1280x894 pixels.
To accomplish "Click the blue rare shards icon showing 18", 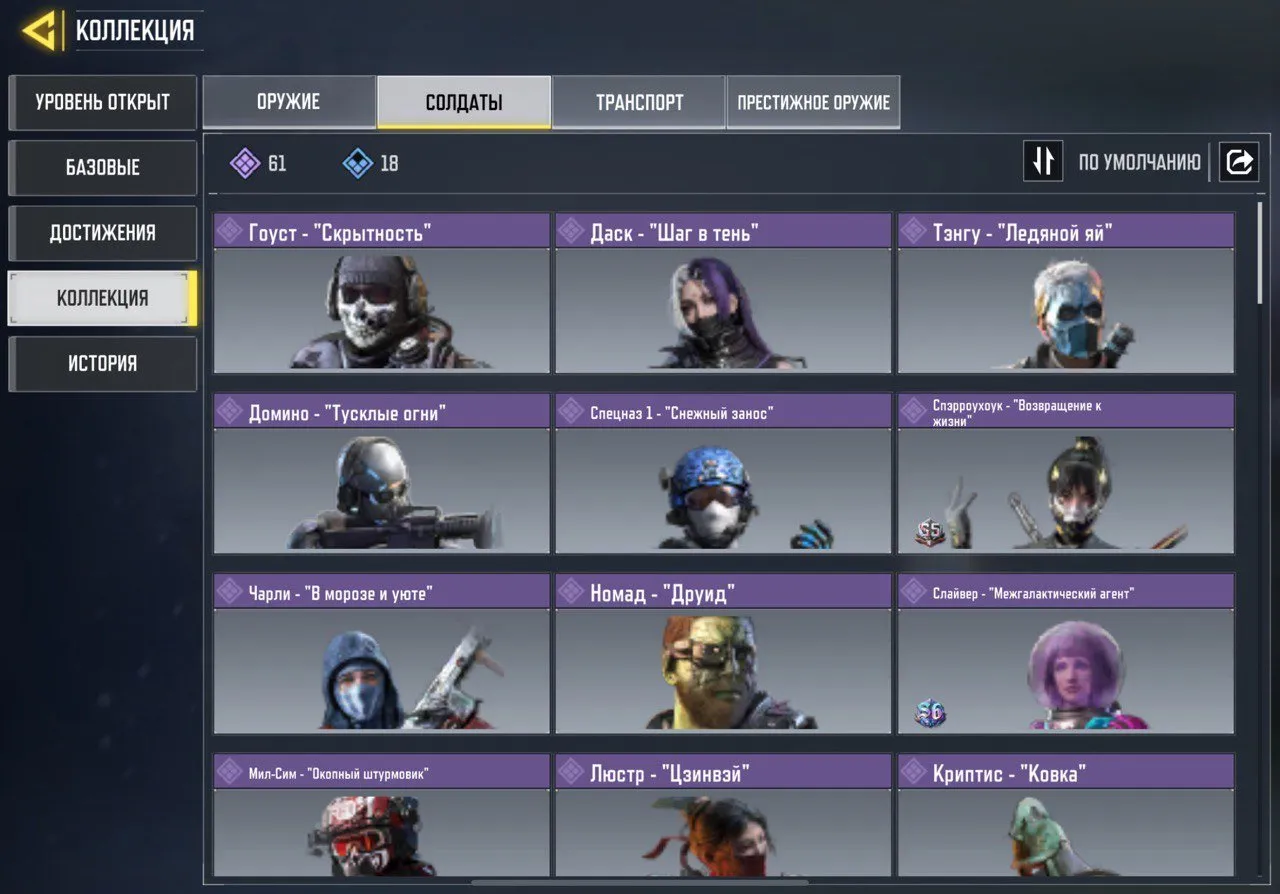I will [357, 164].
